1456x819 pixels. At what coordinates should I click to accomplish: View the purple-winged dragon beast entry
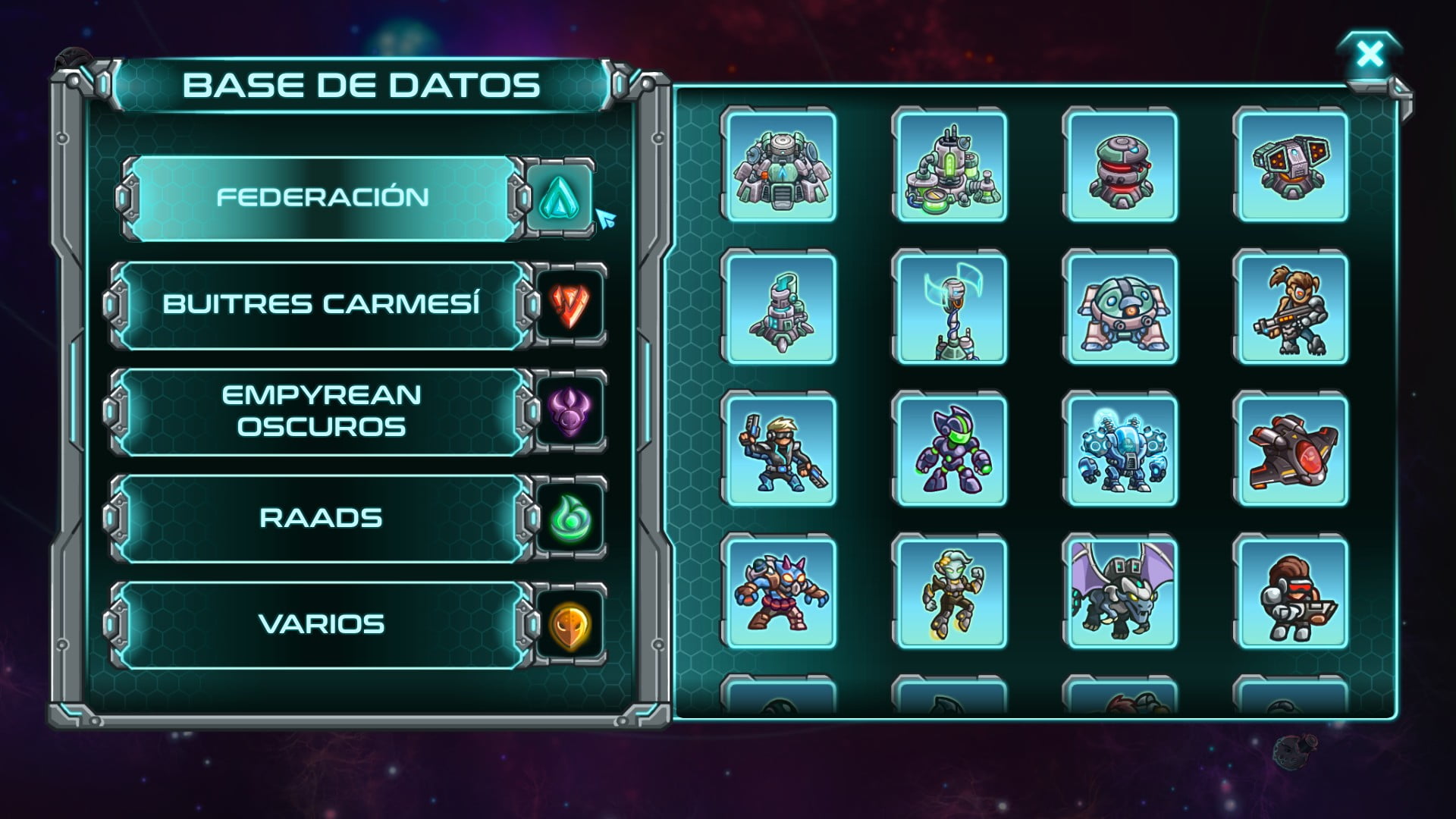click(x=1120, y=592)
